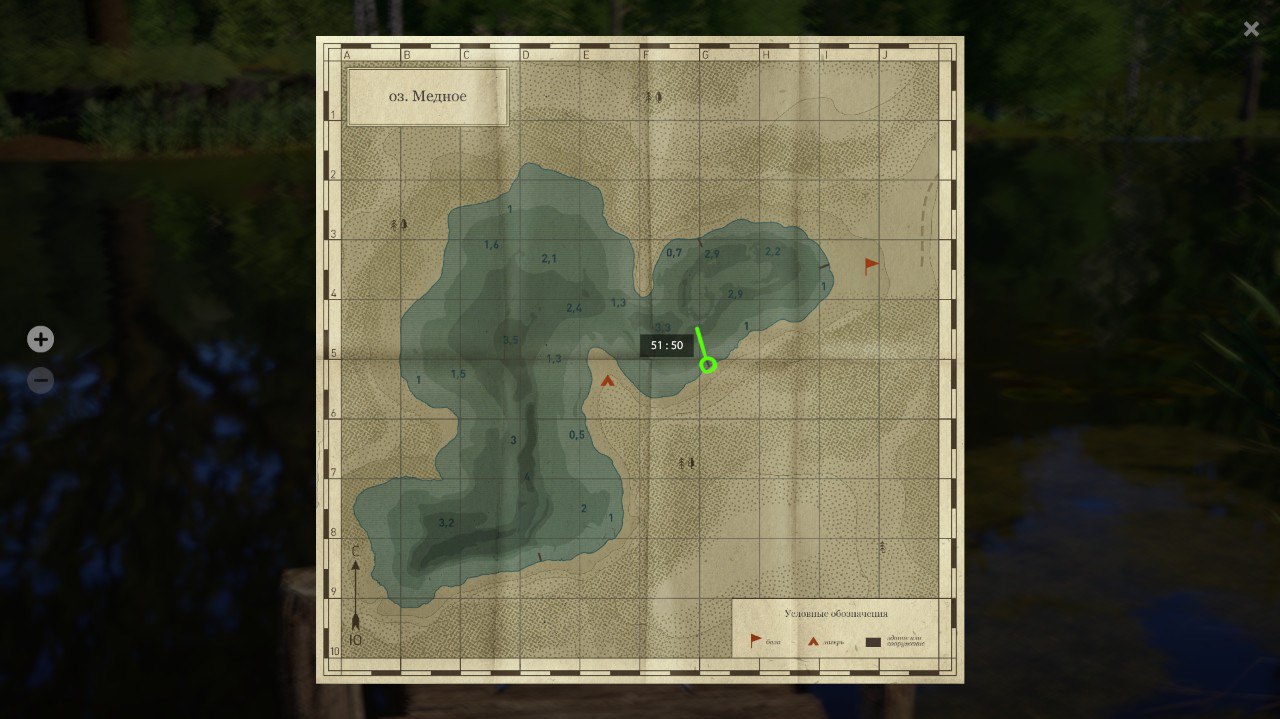1280x719 pixels.
Task: Select the red flag base marker on map
Action: 871,265
